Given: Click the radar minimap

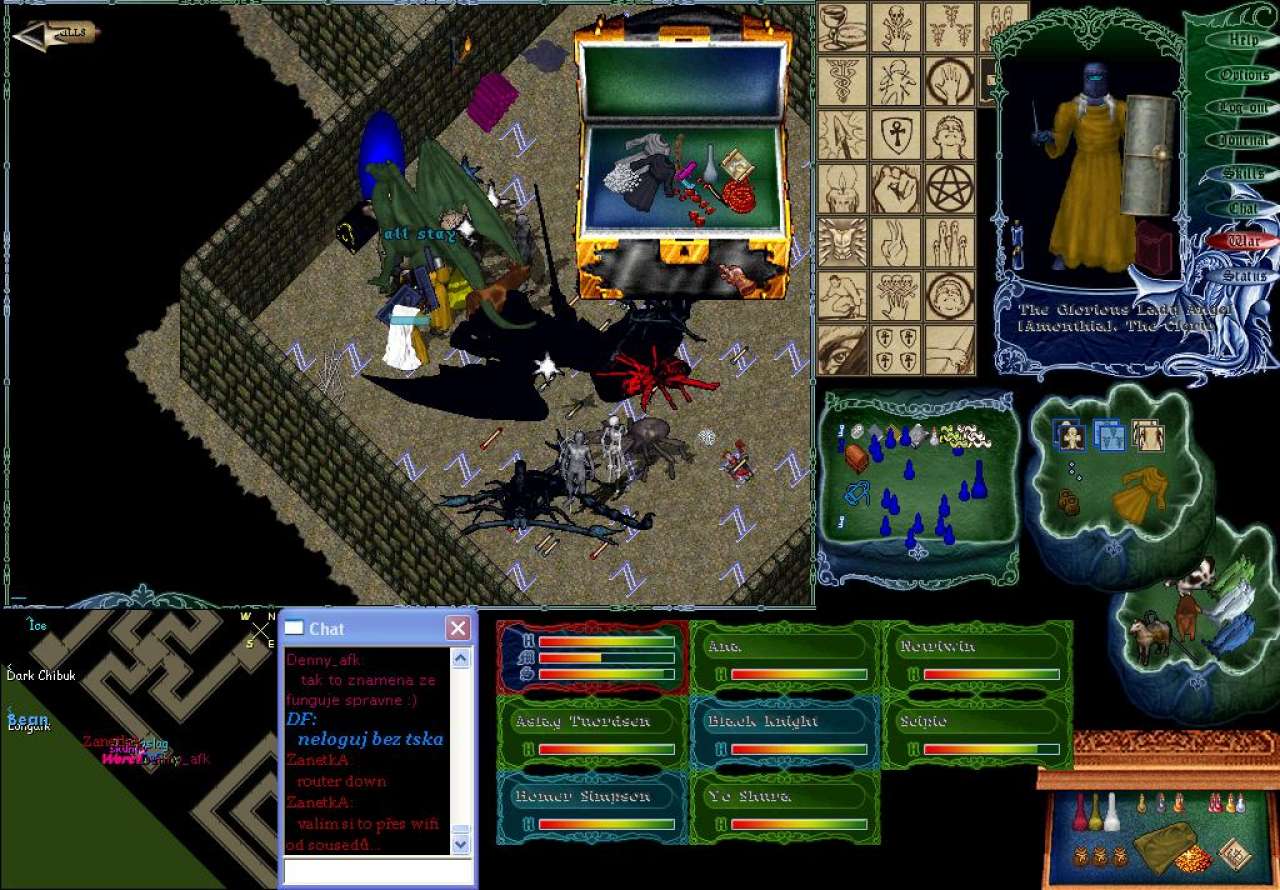Looking at the screenshot, I should [140, 750].
